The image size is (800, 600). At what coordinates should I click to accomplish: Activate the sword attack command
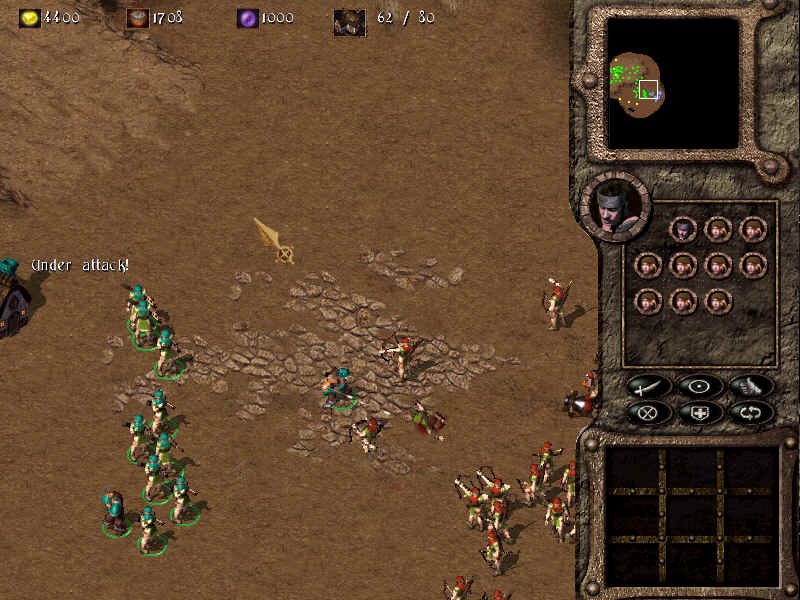(x=650, y=386)
